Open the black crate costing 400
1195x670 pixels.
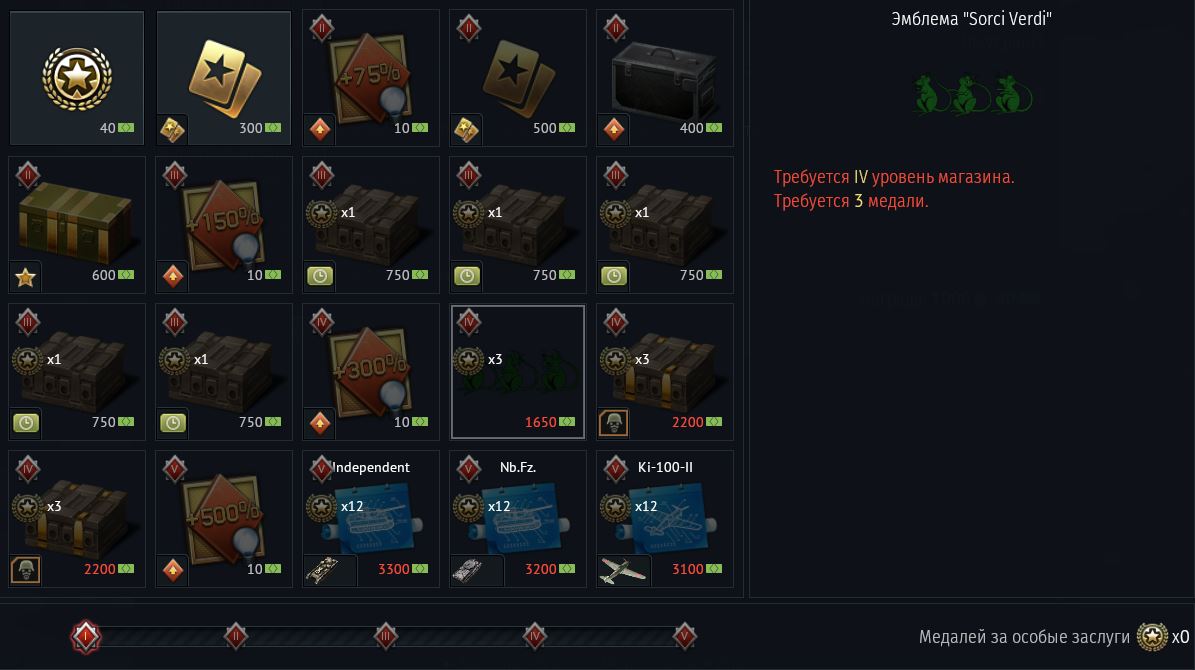(665, 78)
